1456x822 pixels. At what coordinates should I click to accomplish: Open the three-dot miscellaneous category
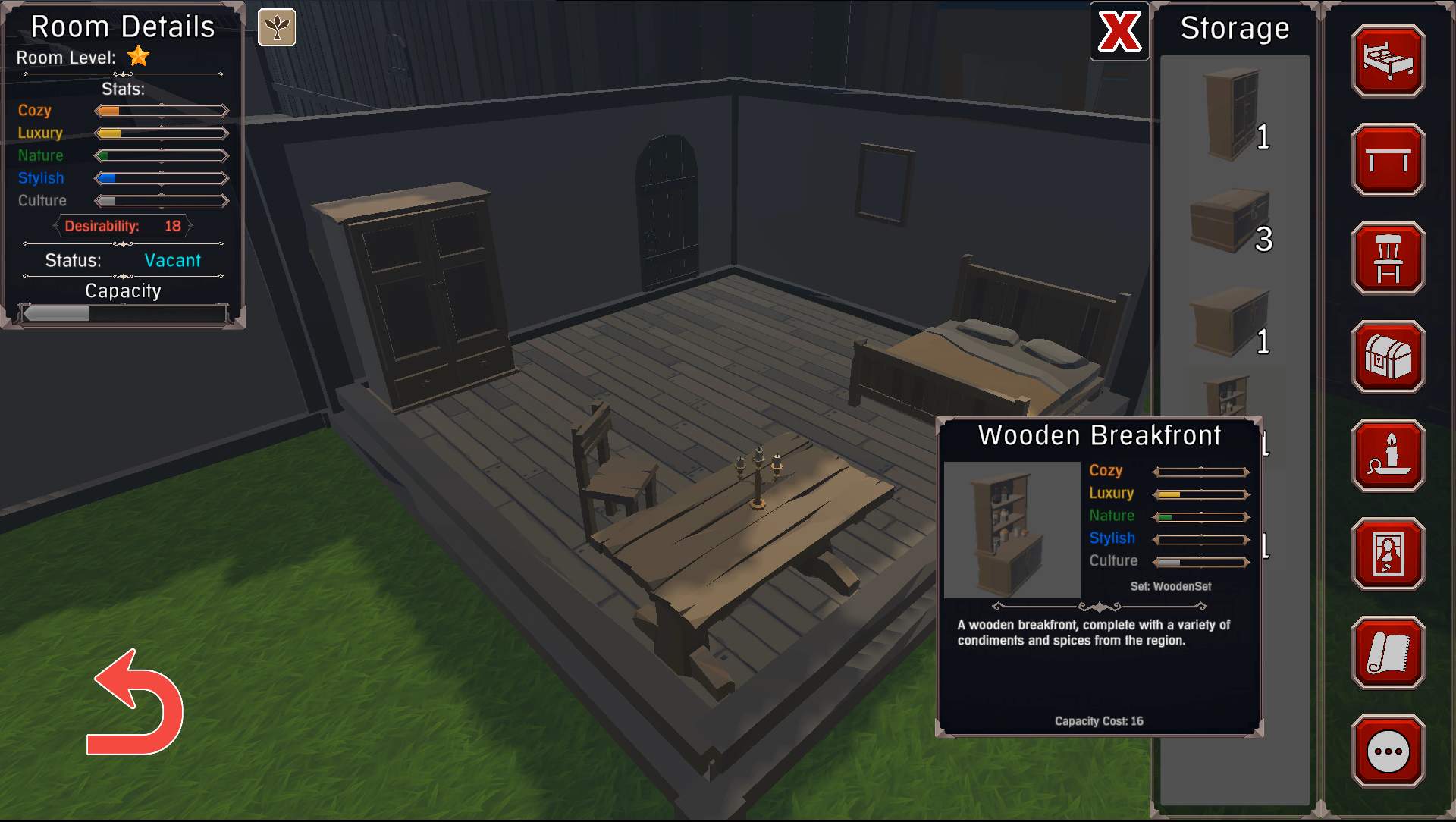tap(1388, 751)
